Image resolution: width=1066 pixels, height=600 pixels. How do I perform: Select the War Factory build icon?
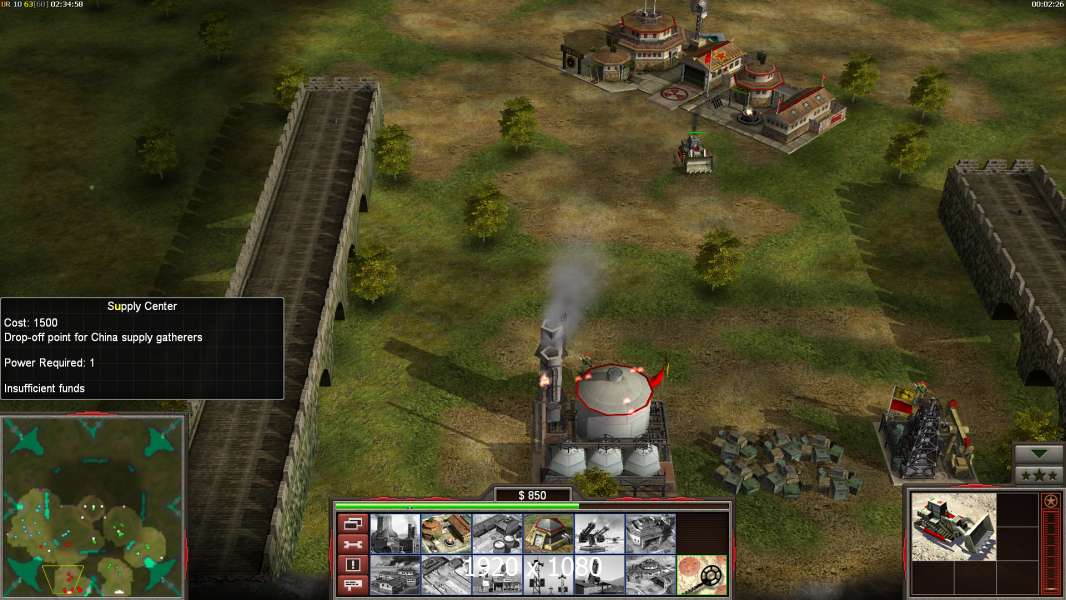[x=650, y=534]
